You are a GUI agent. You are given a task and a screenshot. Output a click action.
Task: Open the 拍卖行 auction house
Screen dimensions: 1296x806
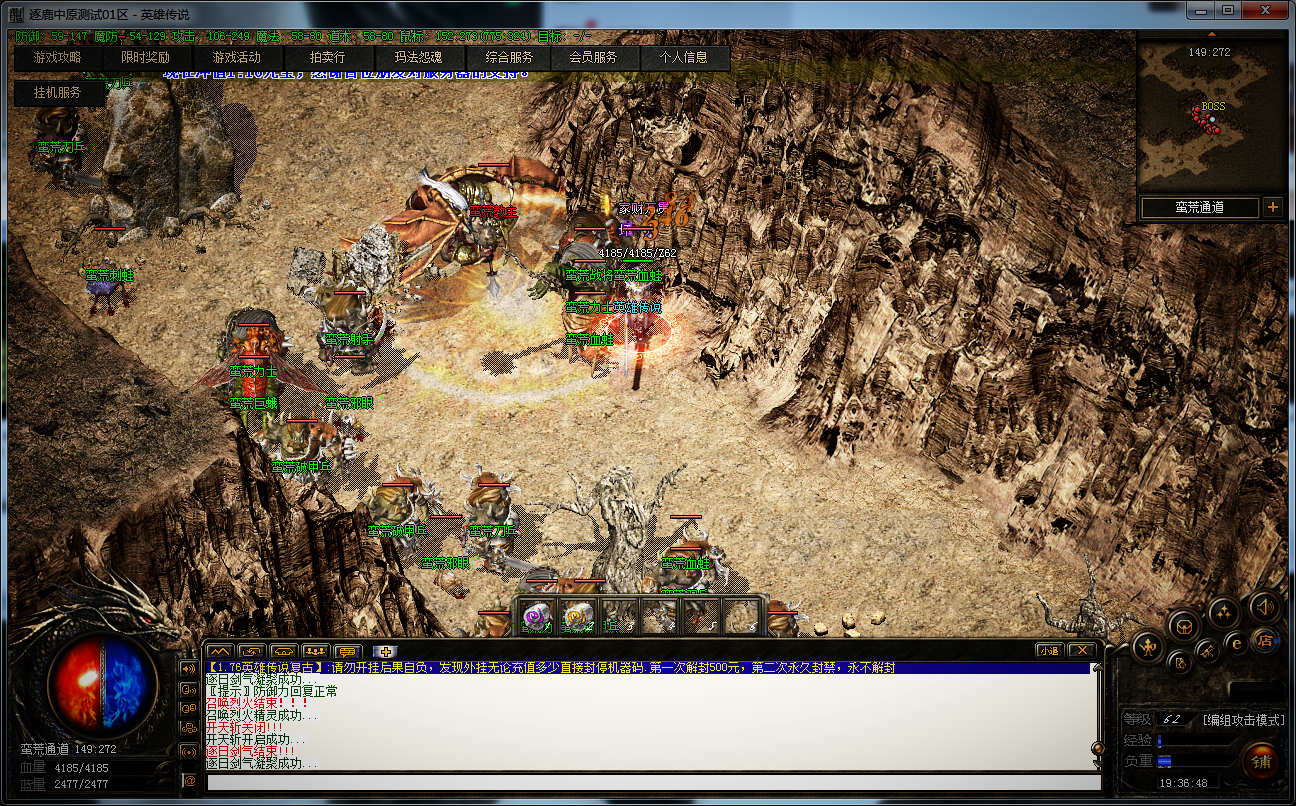(x=327, y=58)
